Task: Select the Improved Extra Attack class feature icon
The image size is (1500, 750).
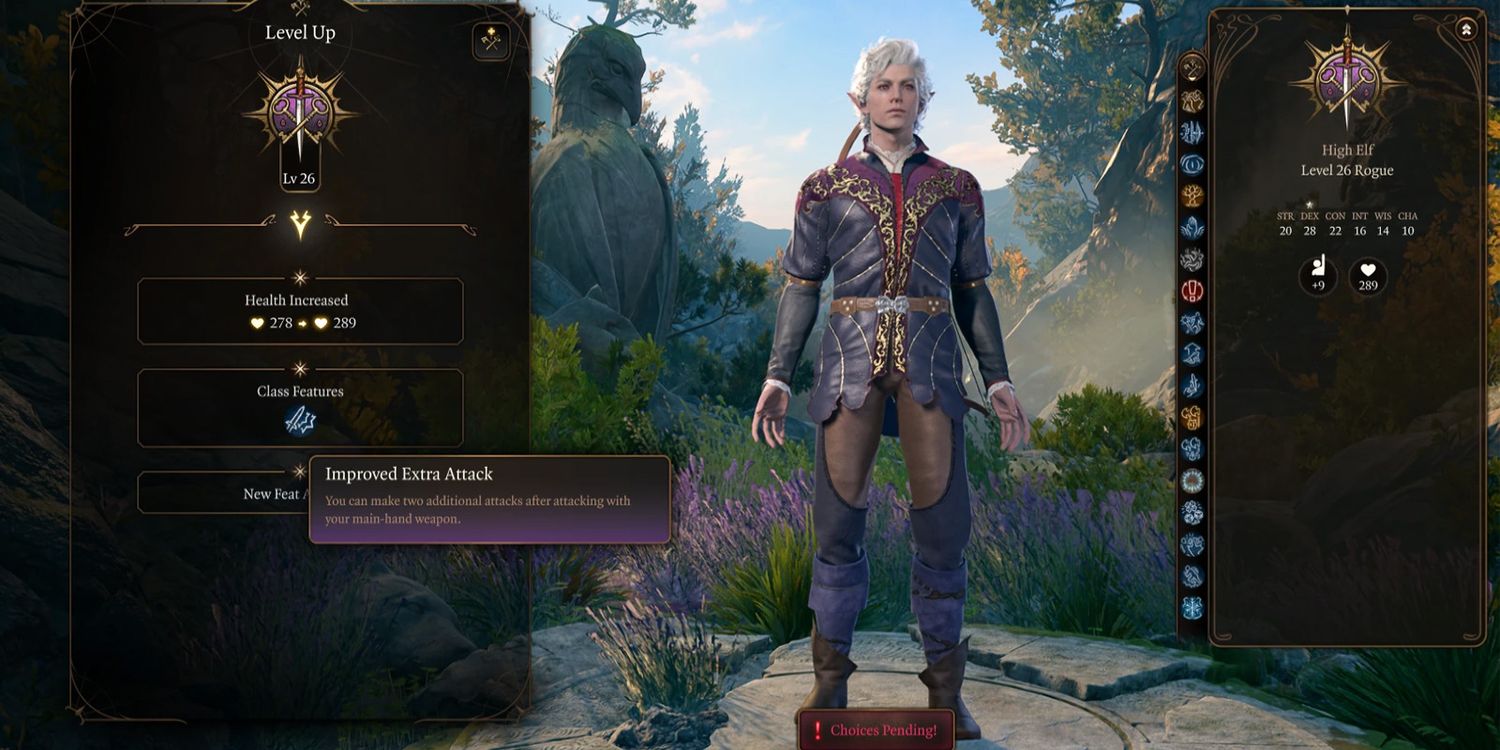Action: tap(300, 422)
